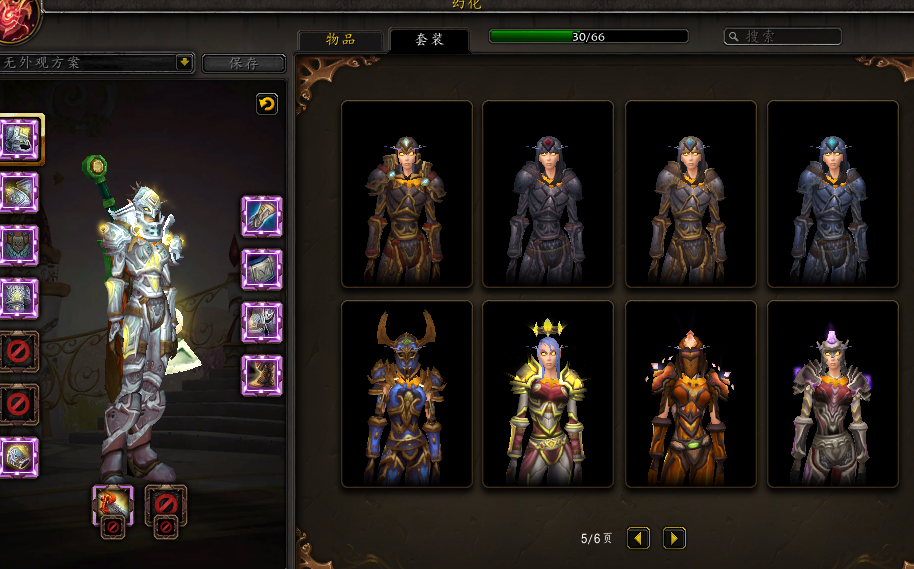Screen dimensions: 914x569
Task: Preview the purple crystal helm set
Action: (x=832, y=394)
